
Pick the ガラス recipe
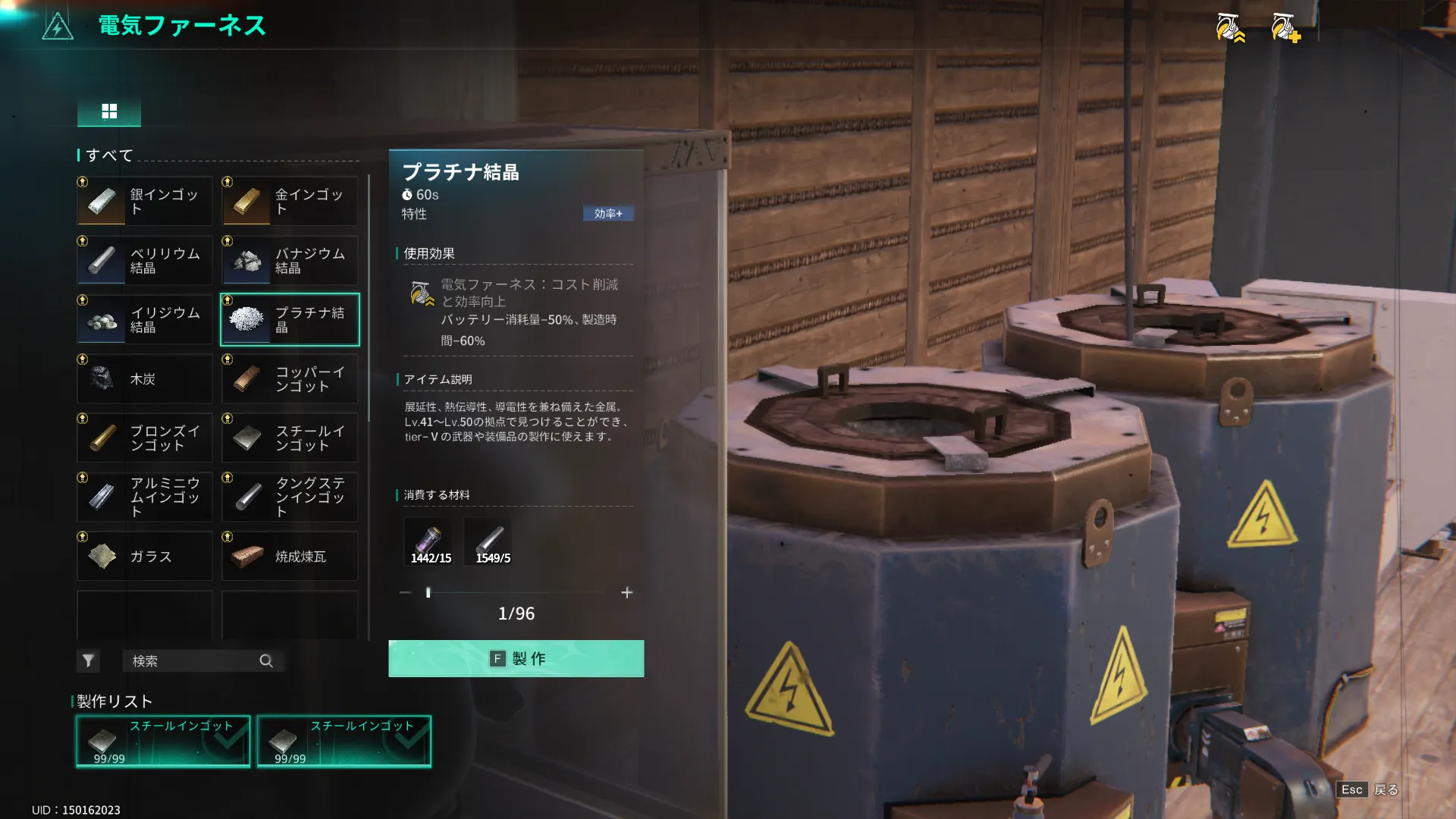click(145, 557)
